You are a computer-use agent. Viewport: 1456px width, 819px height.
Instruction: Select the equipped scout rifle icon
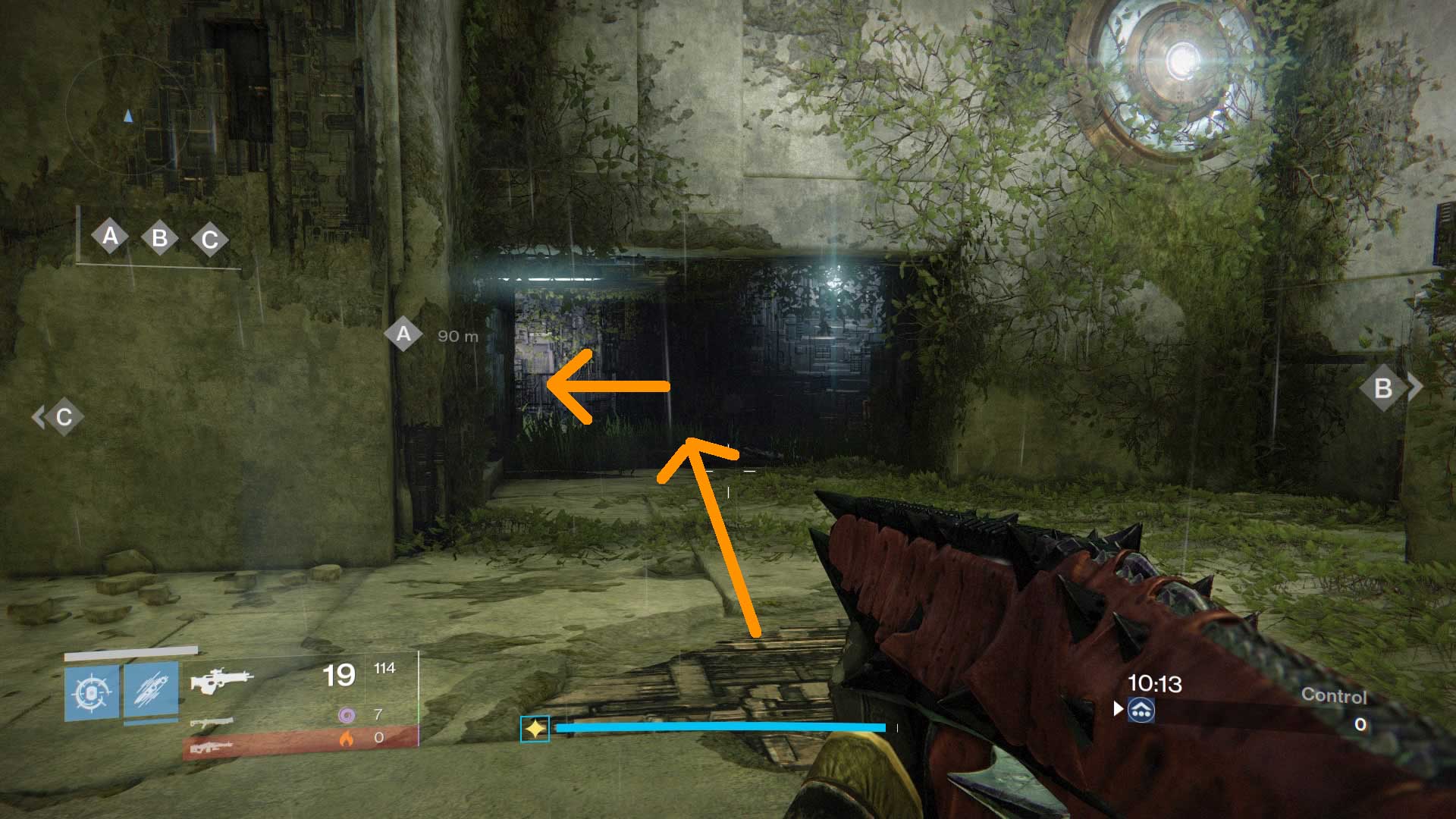[x=221, y=679]
